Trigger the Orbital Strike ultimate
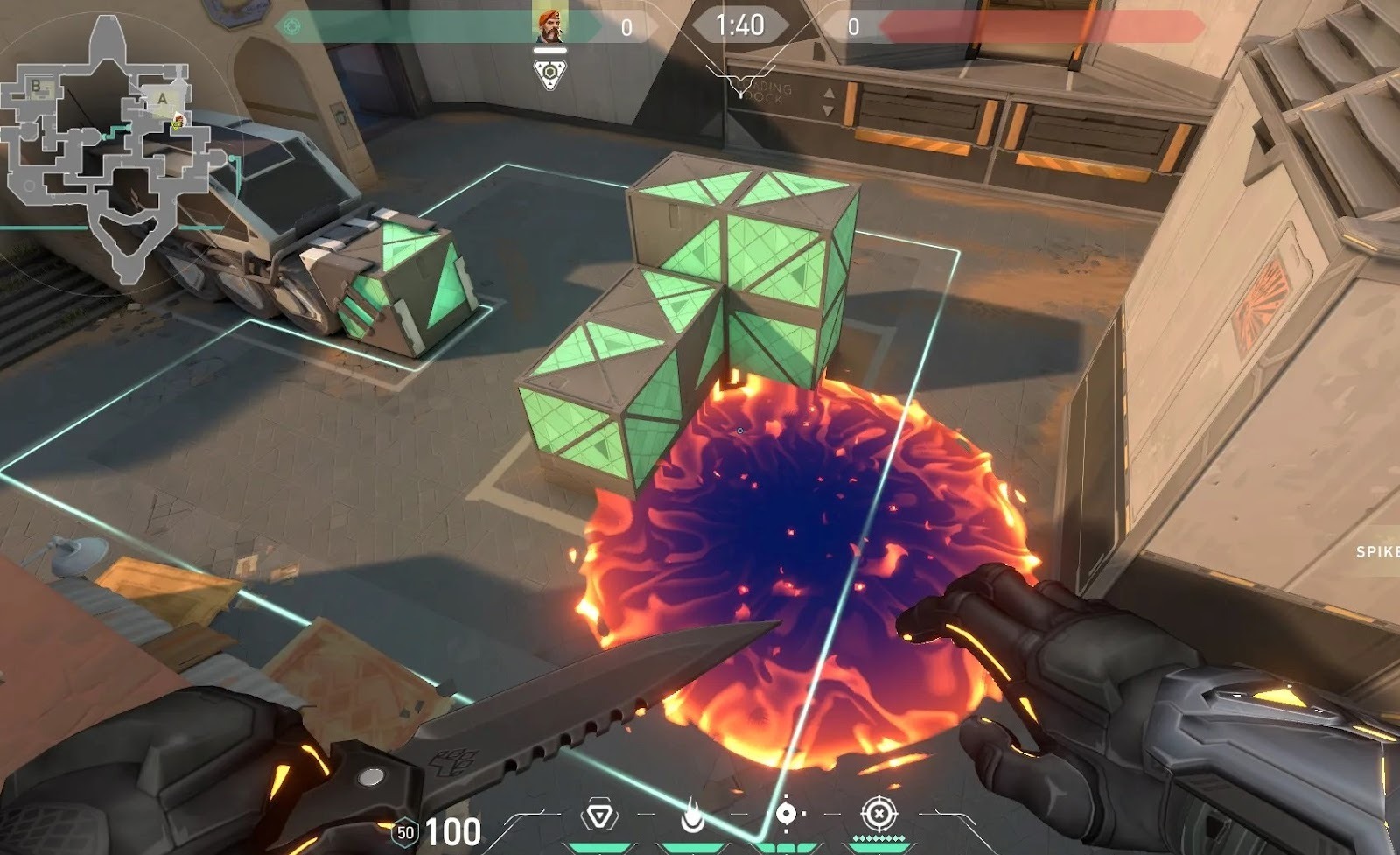The image size is (1400, 855). point(878,815)
